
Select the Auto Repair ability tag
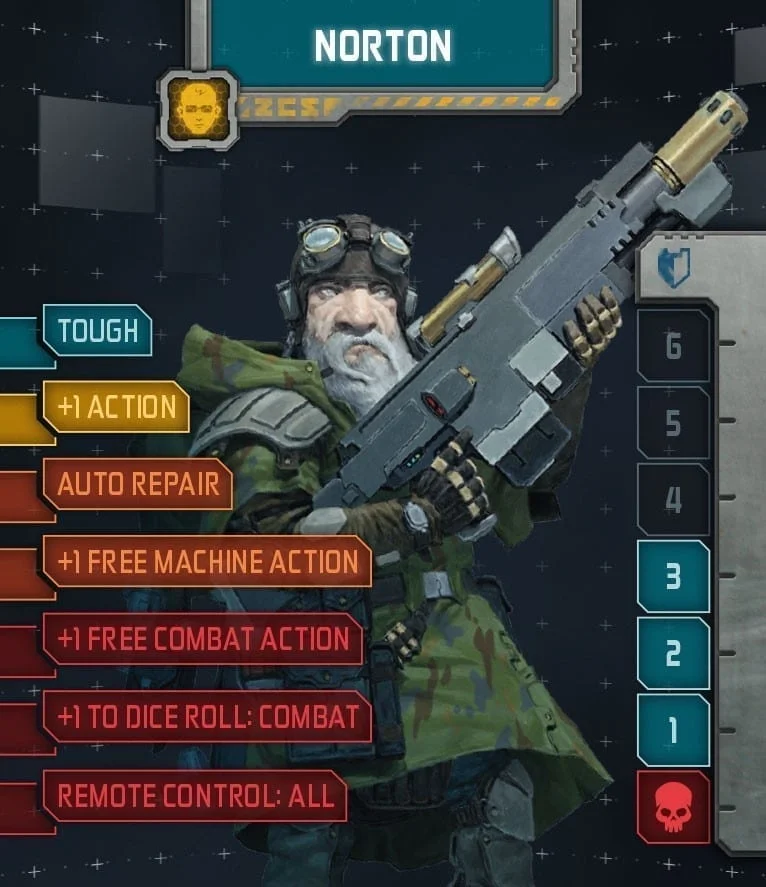(137, 484)
